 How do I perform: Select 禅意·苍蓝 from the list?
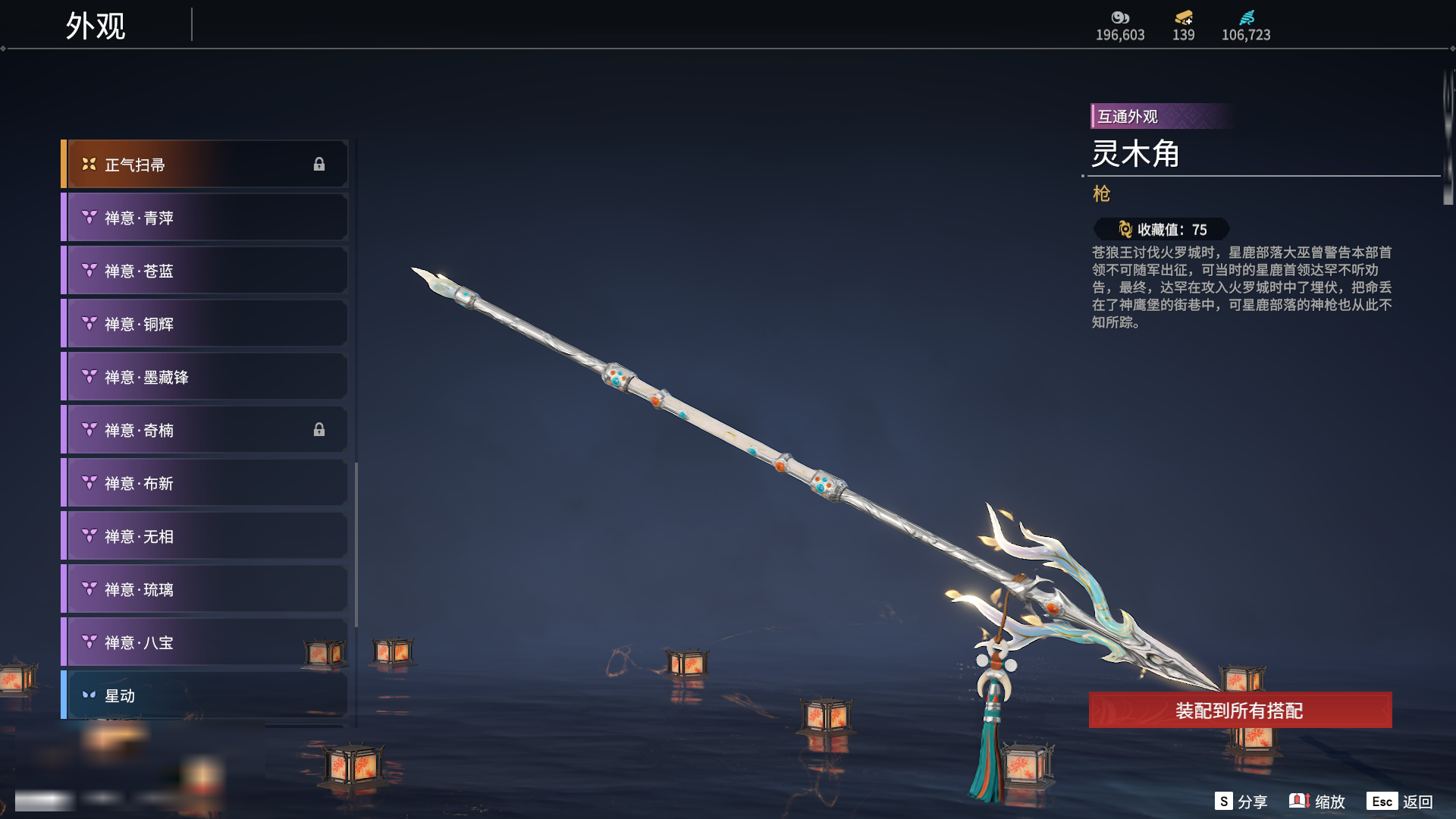click(205, 271)
